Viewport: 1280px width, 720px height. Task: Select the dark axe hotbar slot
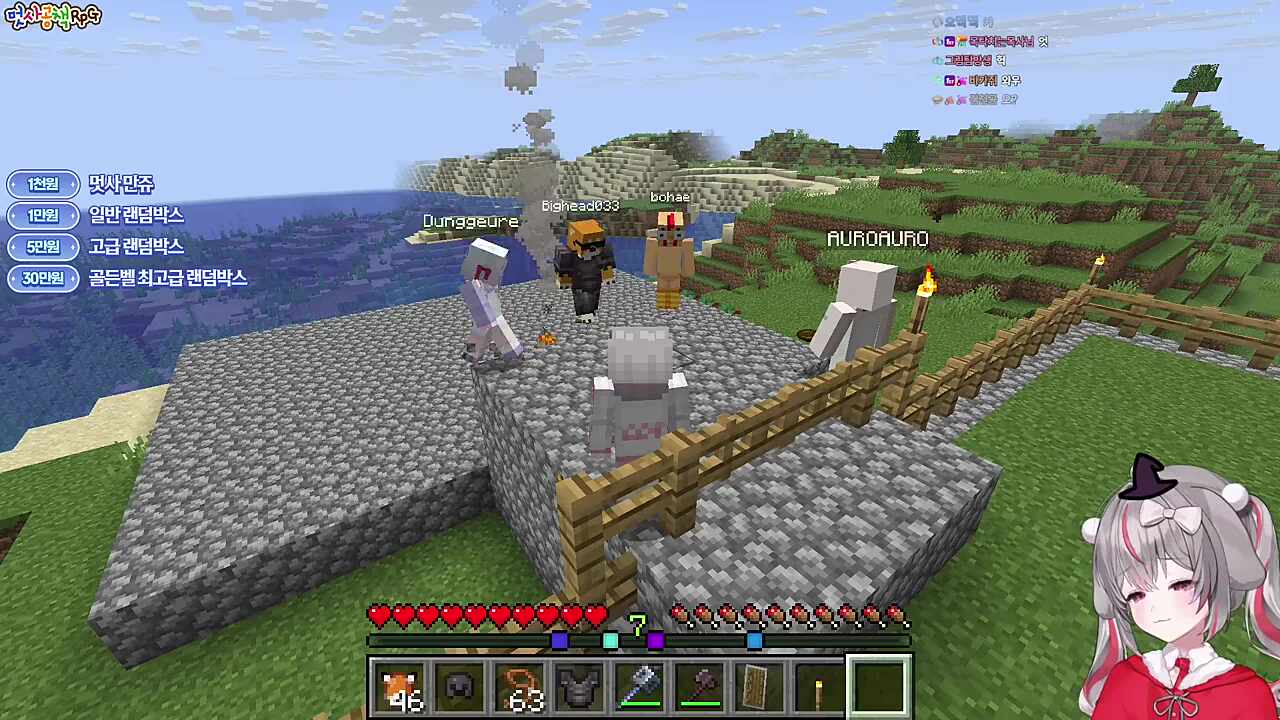pos(700,687)
